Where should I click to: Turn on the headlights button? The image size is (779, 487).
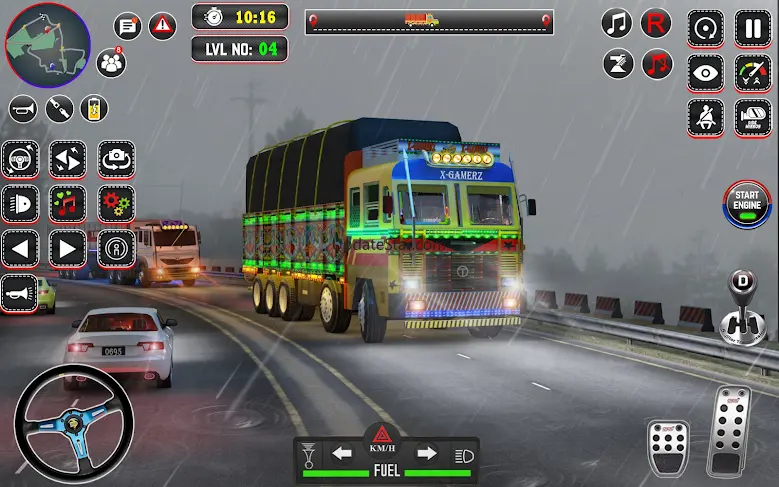(20, 203)
